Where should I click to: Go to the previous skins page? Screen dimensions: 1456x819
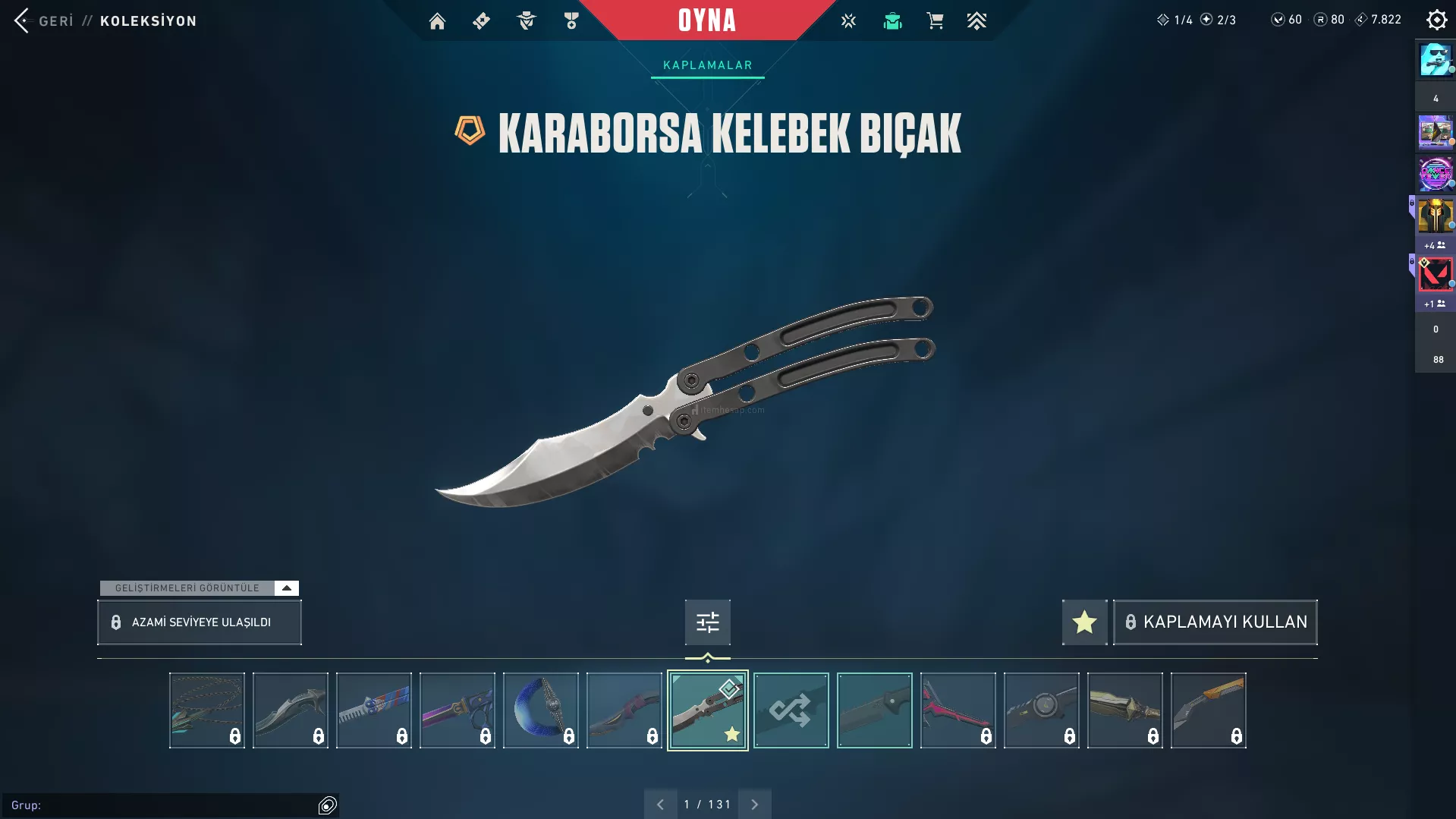pyautogui.click(x=660, y=805)
